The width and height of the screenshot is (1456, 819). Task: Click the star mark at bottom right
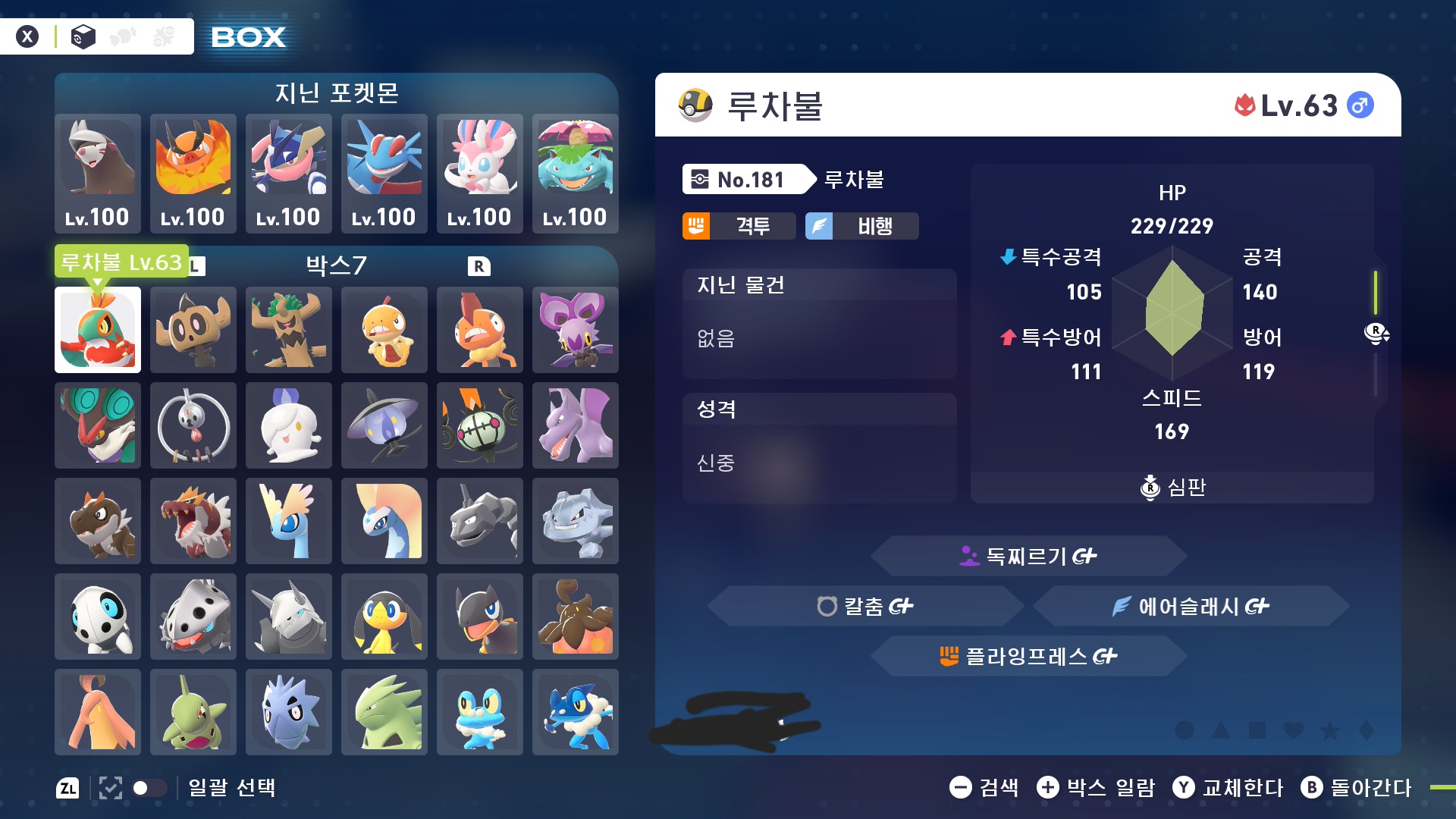(x=1329, y=730)
